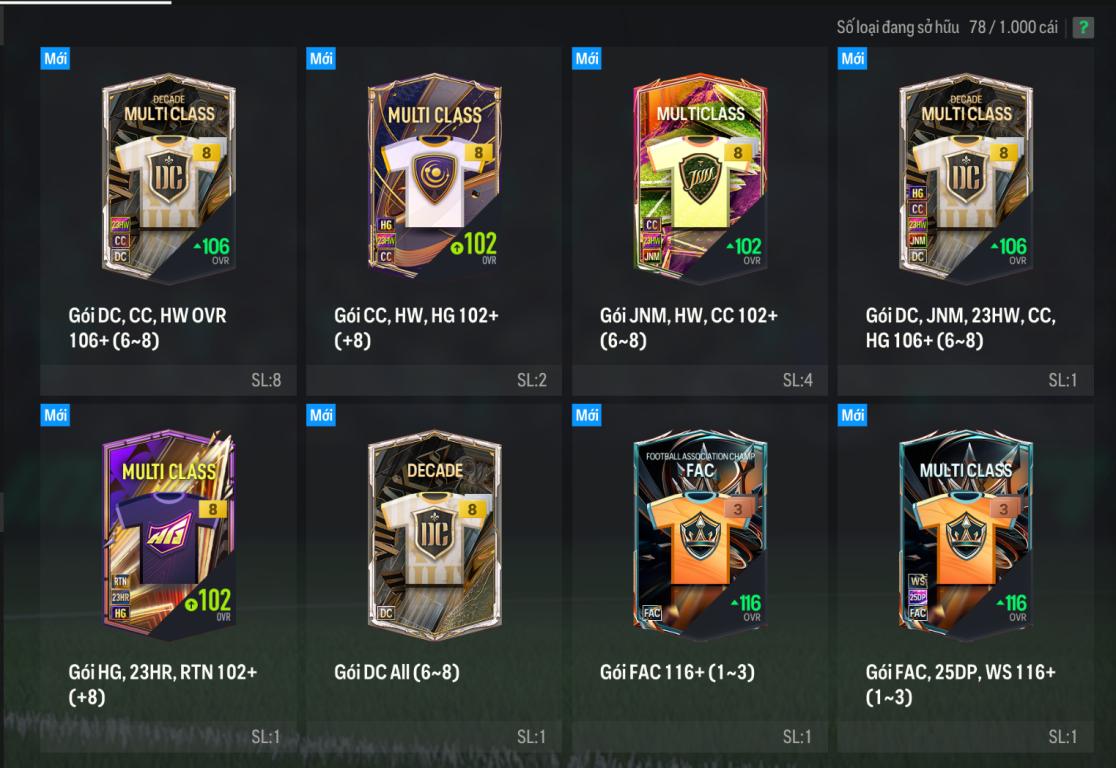Select the Gói DC, JNM, 23HW, CC, HG pack
Image resolution: width=1116 pixels, height=768 pixels.
click(x=966, y=181)
